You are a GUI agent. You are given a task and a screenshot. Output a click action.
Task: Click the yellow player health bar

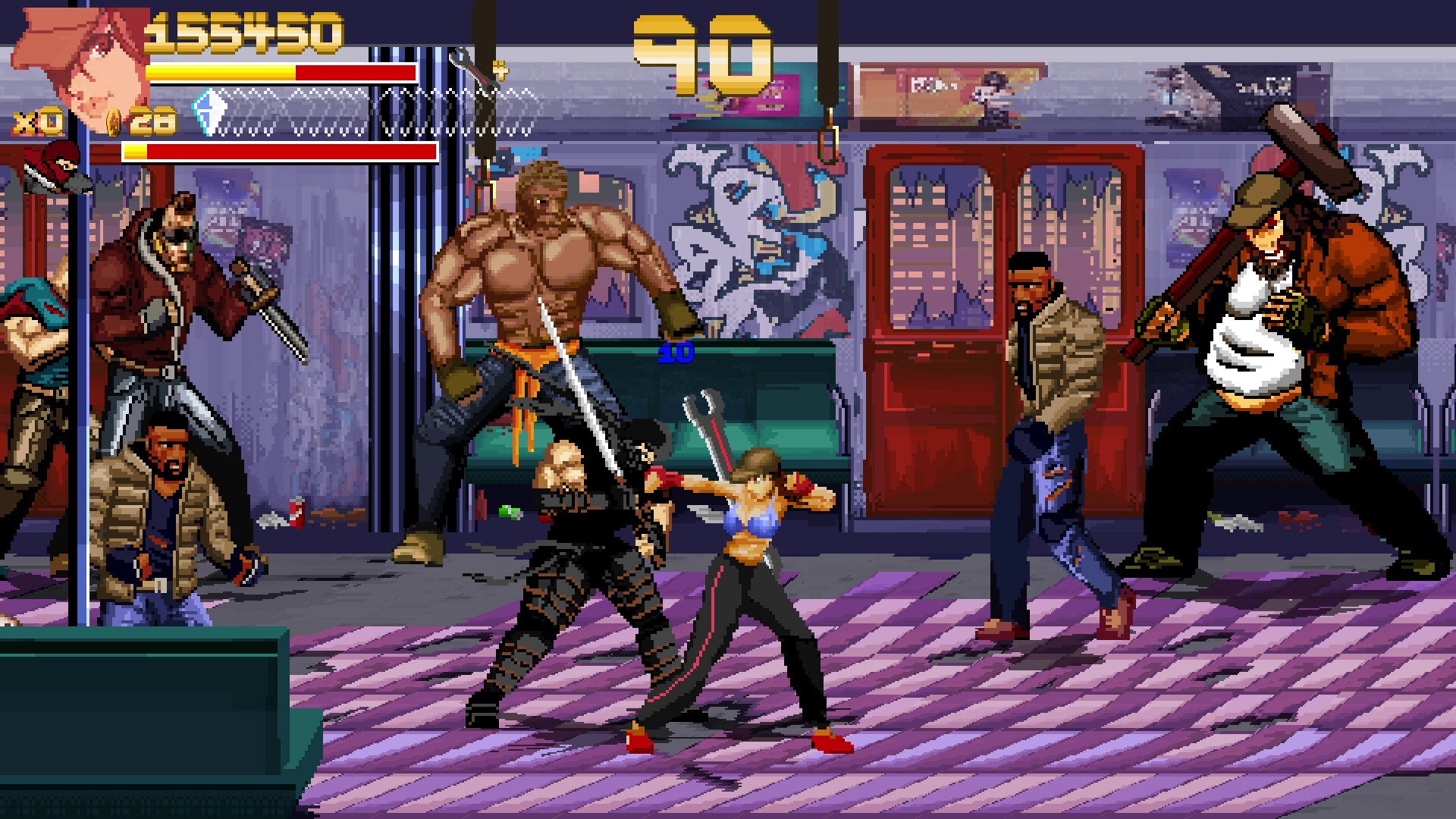[x=220, y=74]
